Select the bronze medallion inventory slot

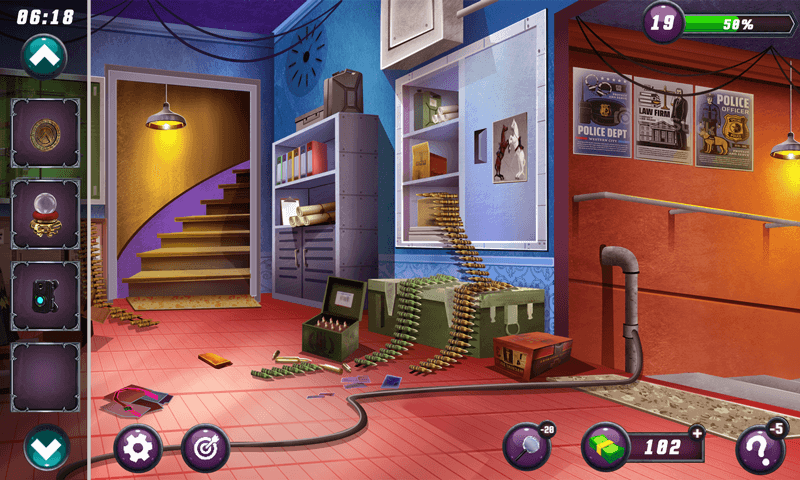tap(45, 133)
